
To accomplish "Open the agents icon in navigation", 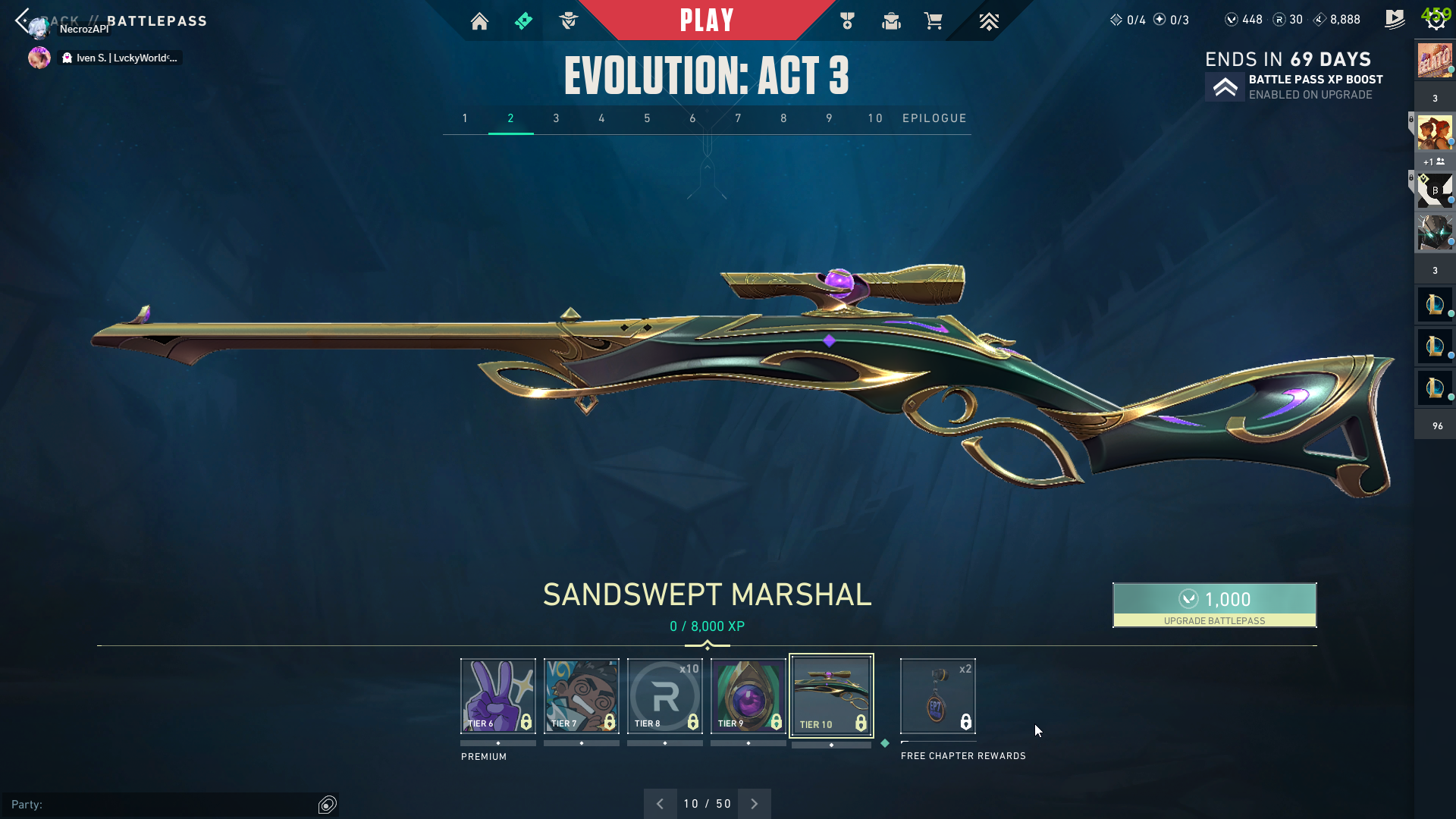I will 568,21.
